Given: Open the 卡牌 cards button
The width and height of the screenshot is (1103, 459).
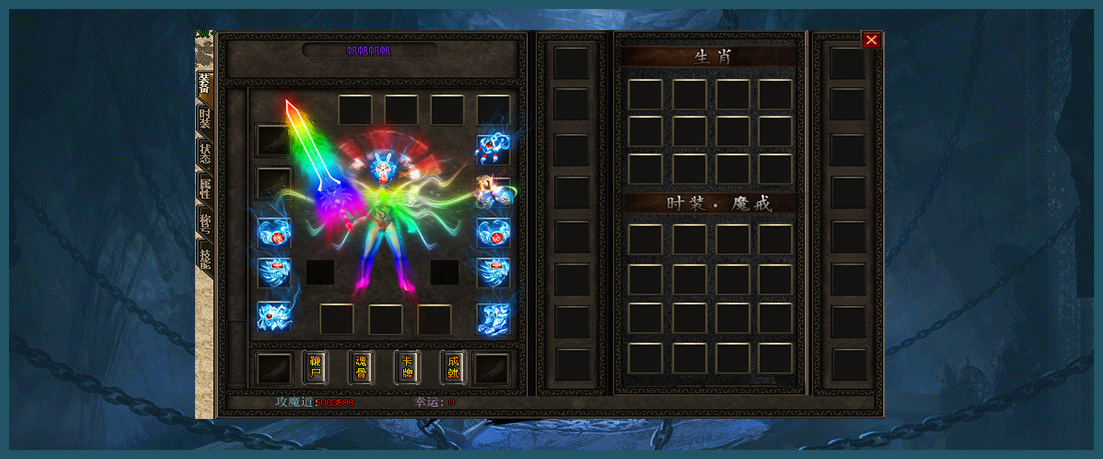Looking at the screenshot, I should click(407, 367).
